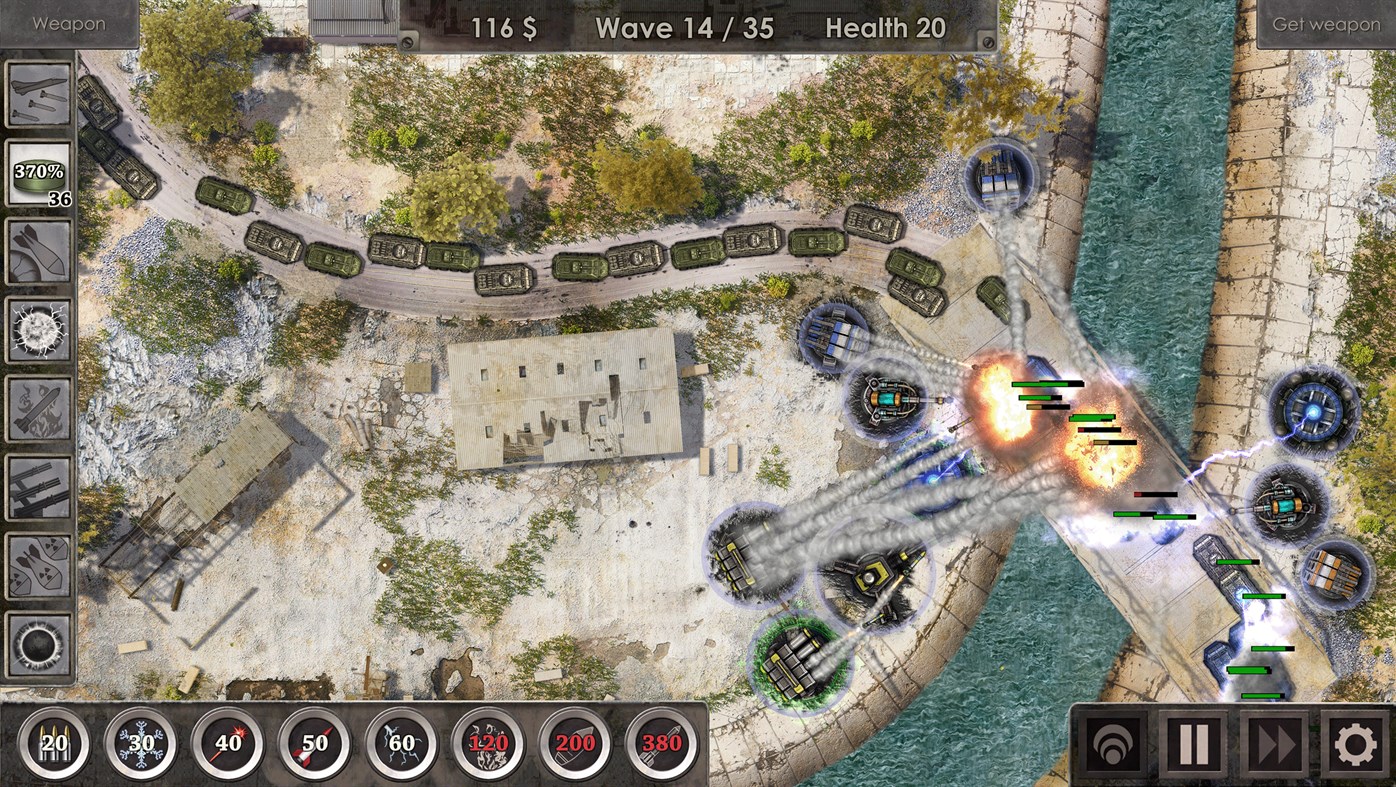The image size is (1396, 787).
Task: Buy the 60-dollar lightning ammo
Action: click(x=401, y=743)
